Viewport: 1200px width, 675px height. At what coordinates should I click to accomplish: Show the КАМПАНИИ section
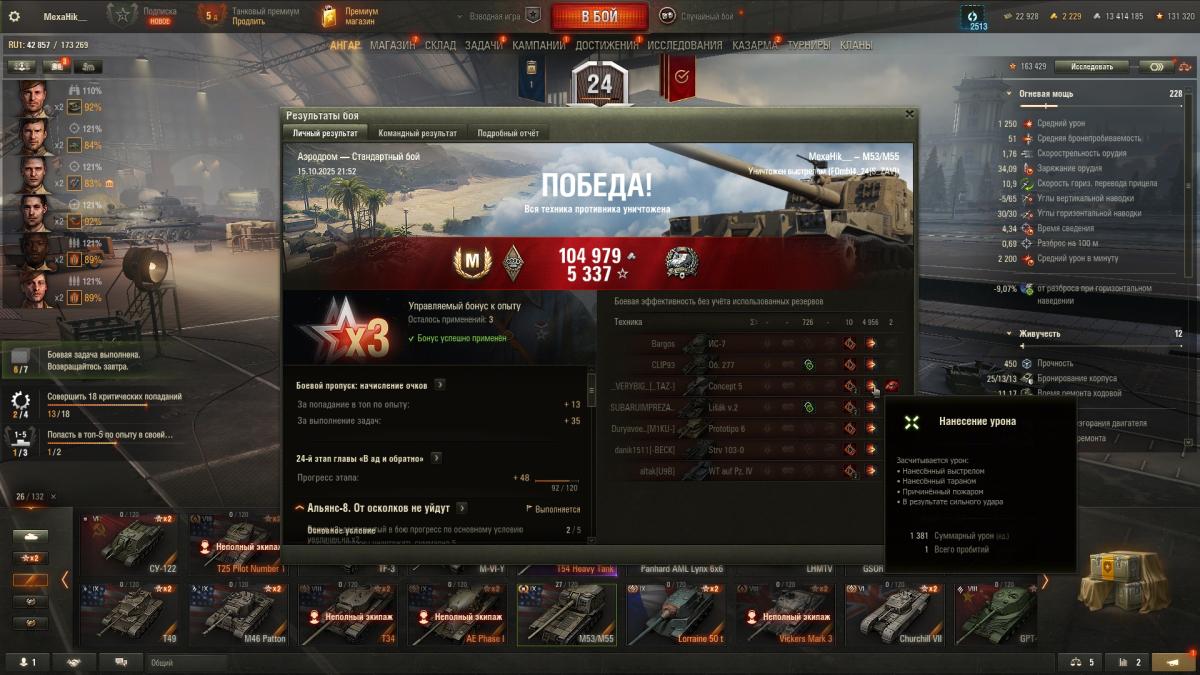(538, 45)
